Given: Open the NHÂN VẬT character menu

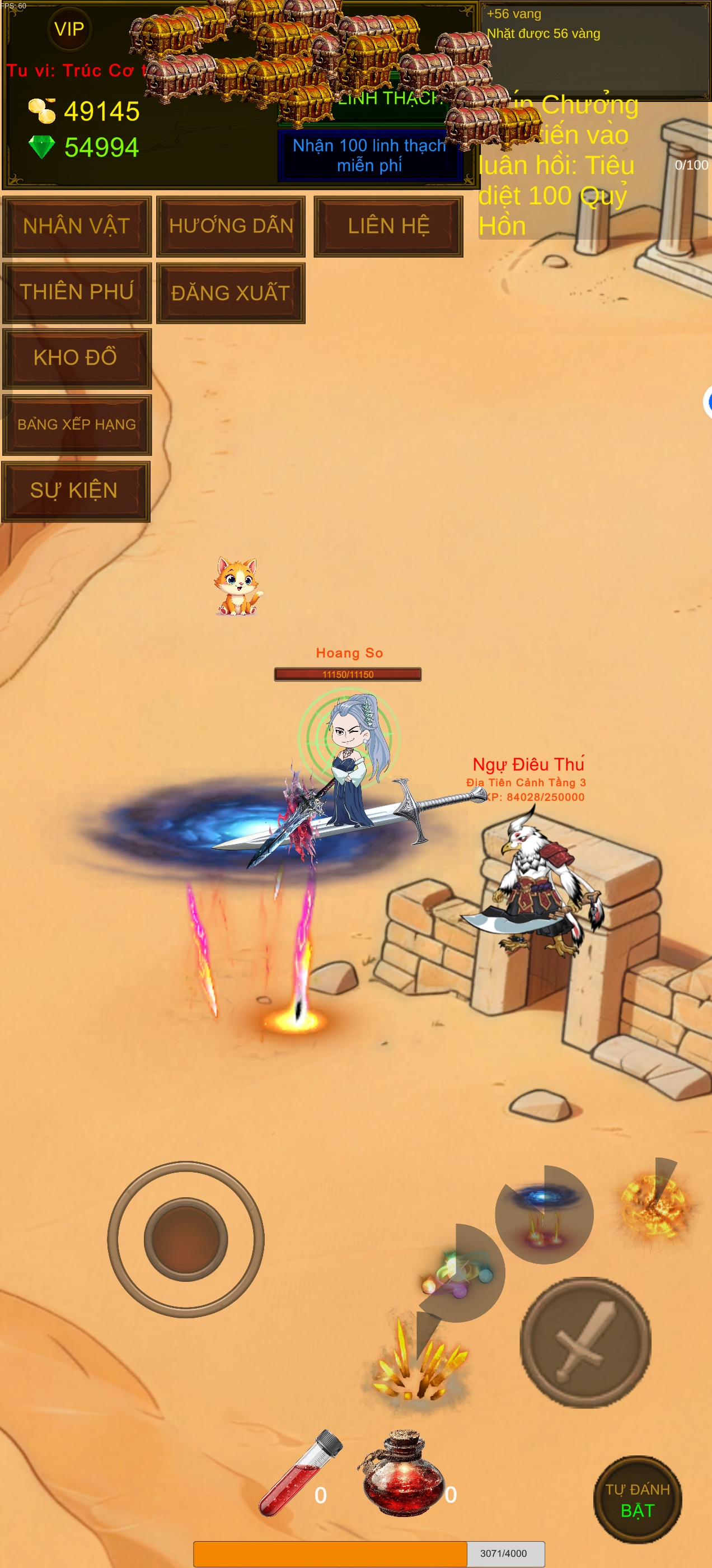Looking at the screenshot, I should click(x=77, y=226).
